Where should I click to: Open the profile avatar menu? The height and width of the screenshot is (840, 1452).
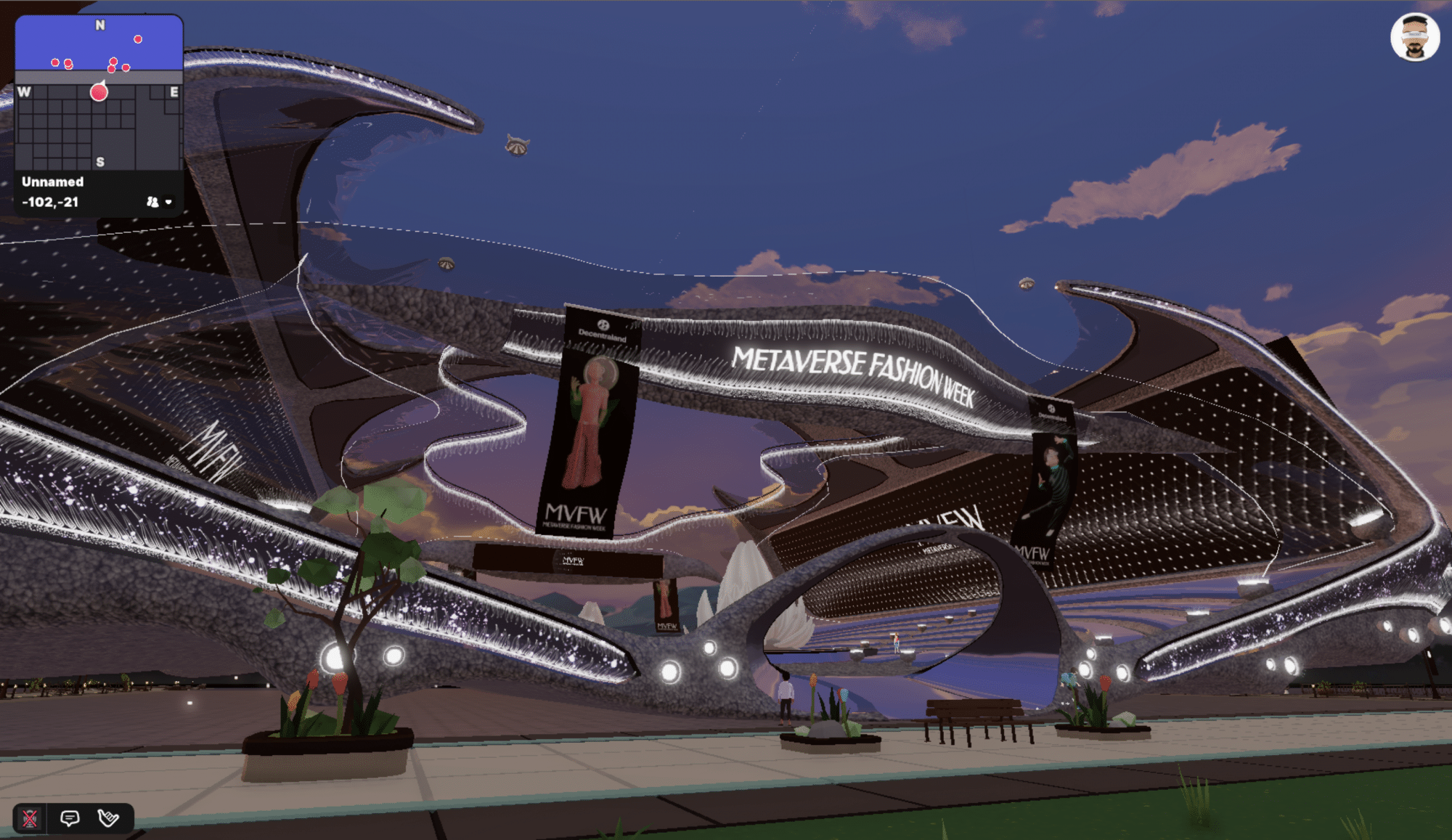click(1414, 38)
